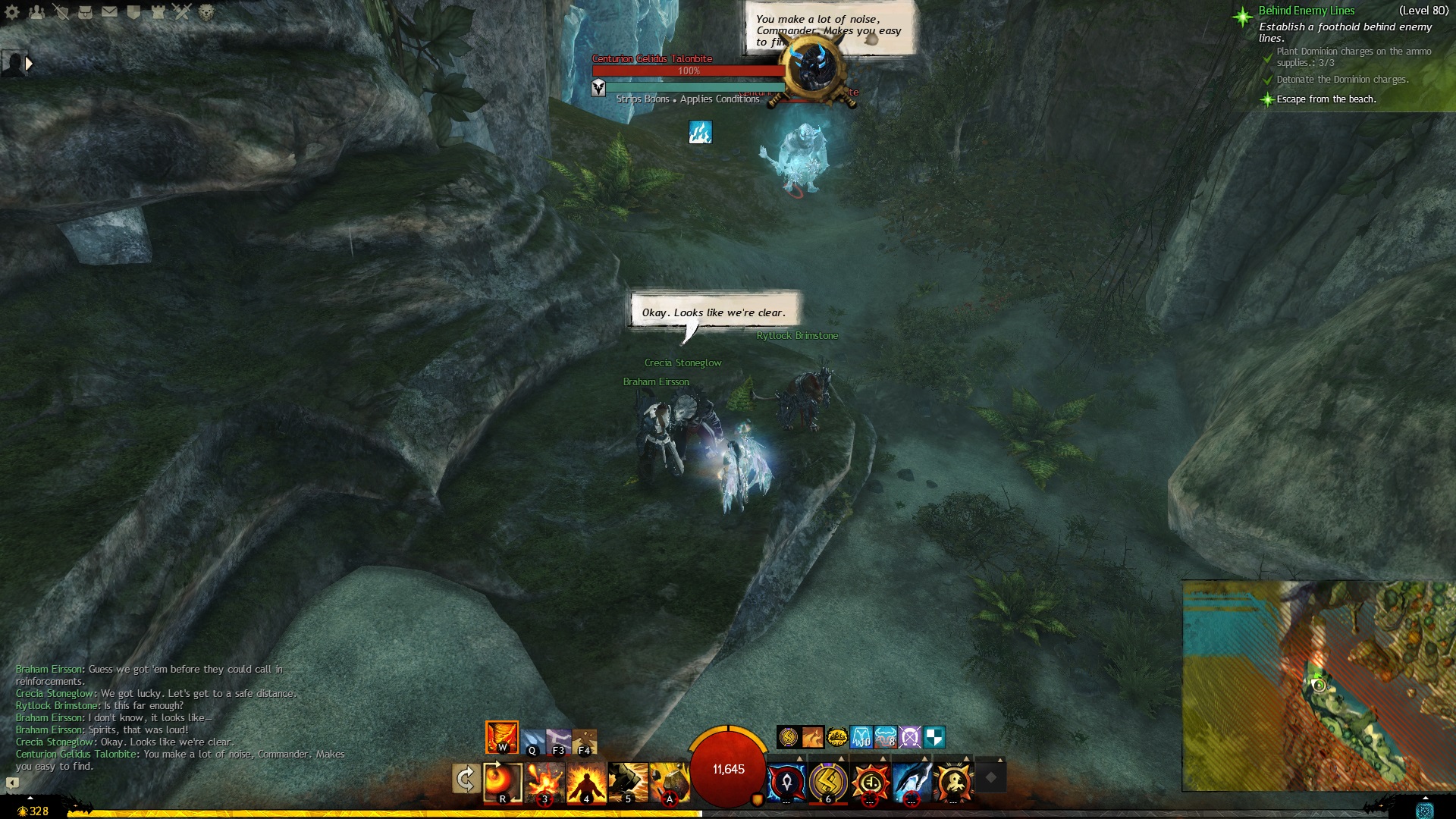Click the weapon swap arrow button
Screen dimensions: 1456x819
(465, 779)
